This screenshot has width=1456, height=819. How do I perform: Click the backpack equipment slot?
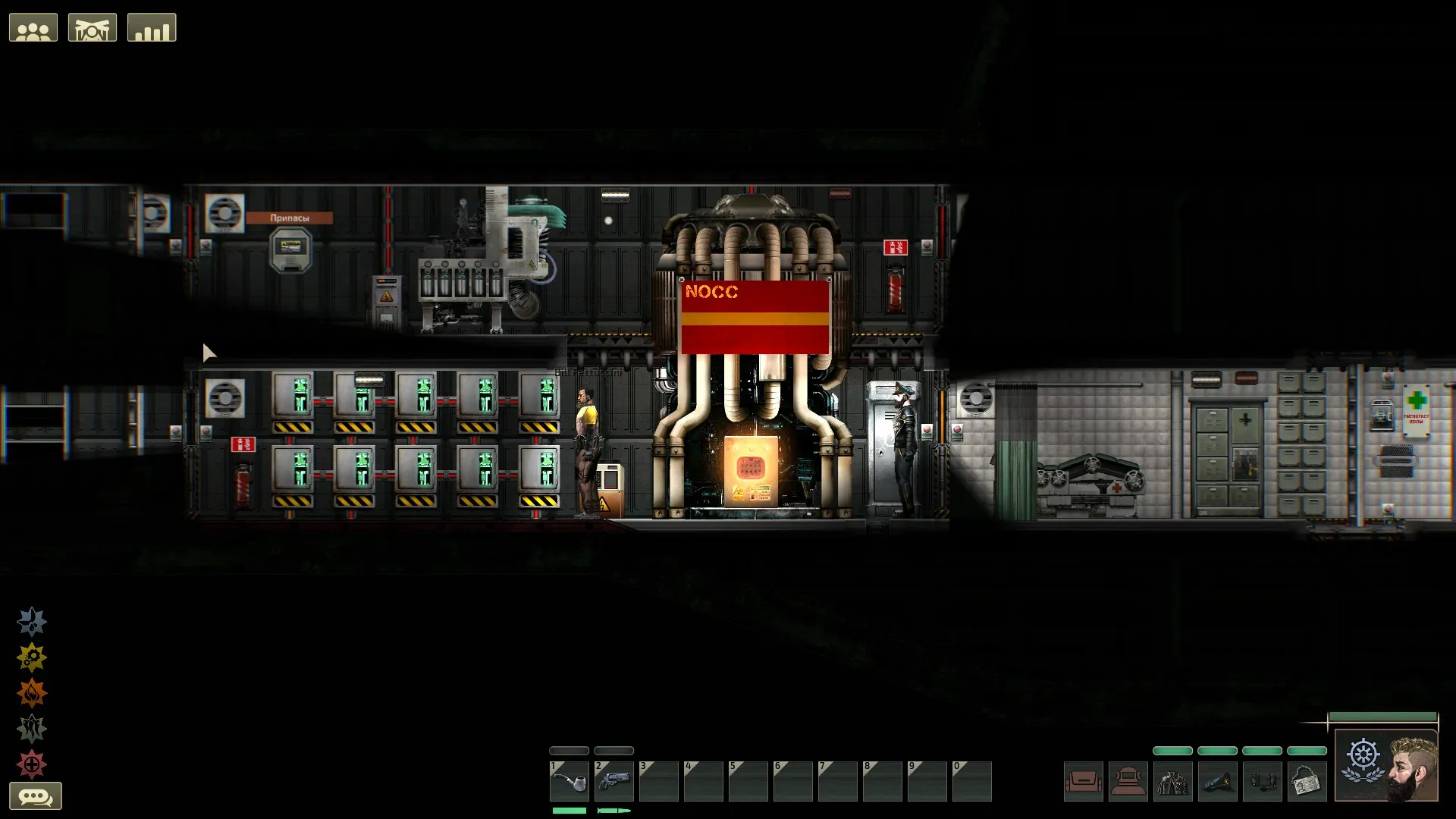[x=1083, y=781]
